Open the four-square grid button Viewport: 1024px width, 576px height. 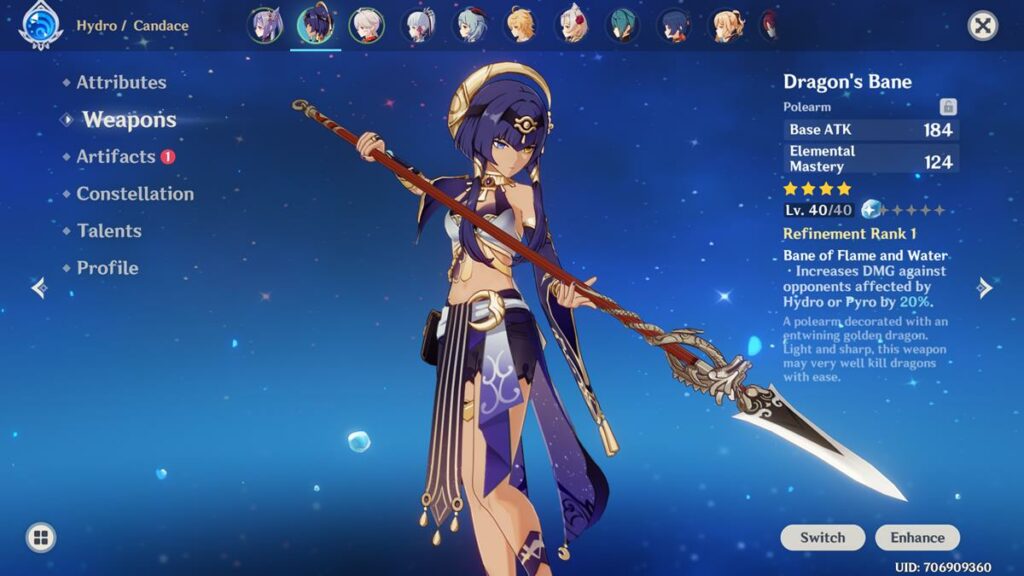(x=41, y=538)
